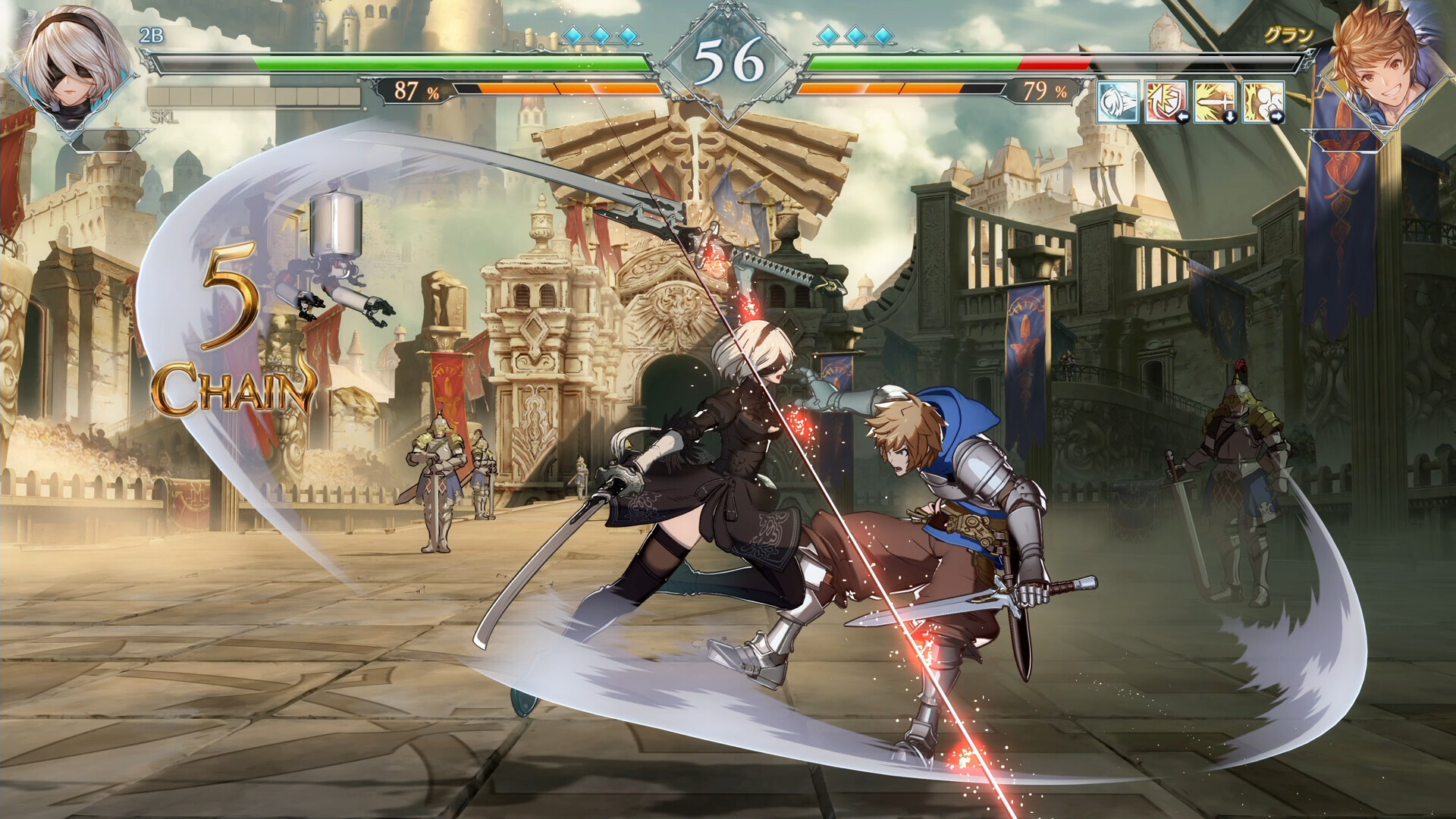Screen dimensions: 1456x819
Task: Open the down-arrow indicator on the sword skill
Action: (1232, 116)
